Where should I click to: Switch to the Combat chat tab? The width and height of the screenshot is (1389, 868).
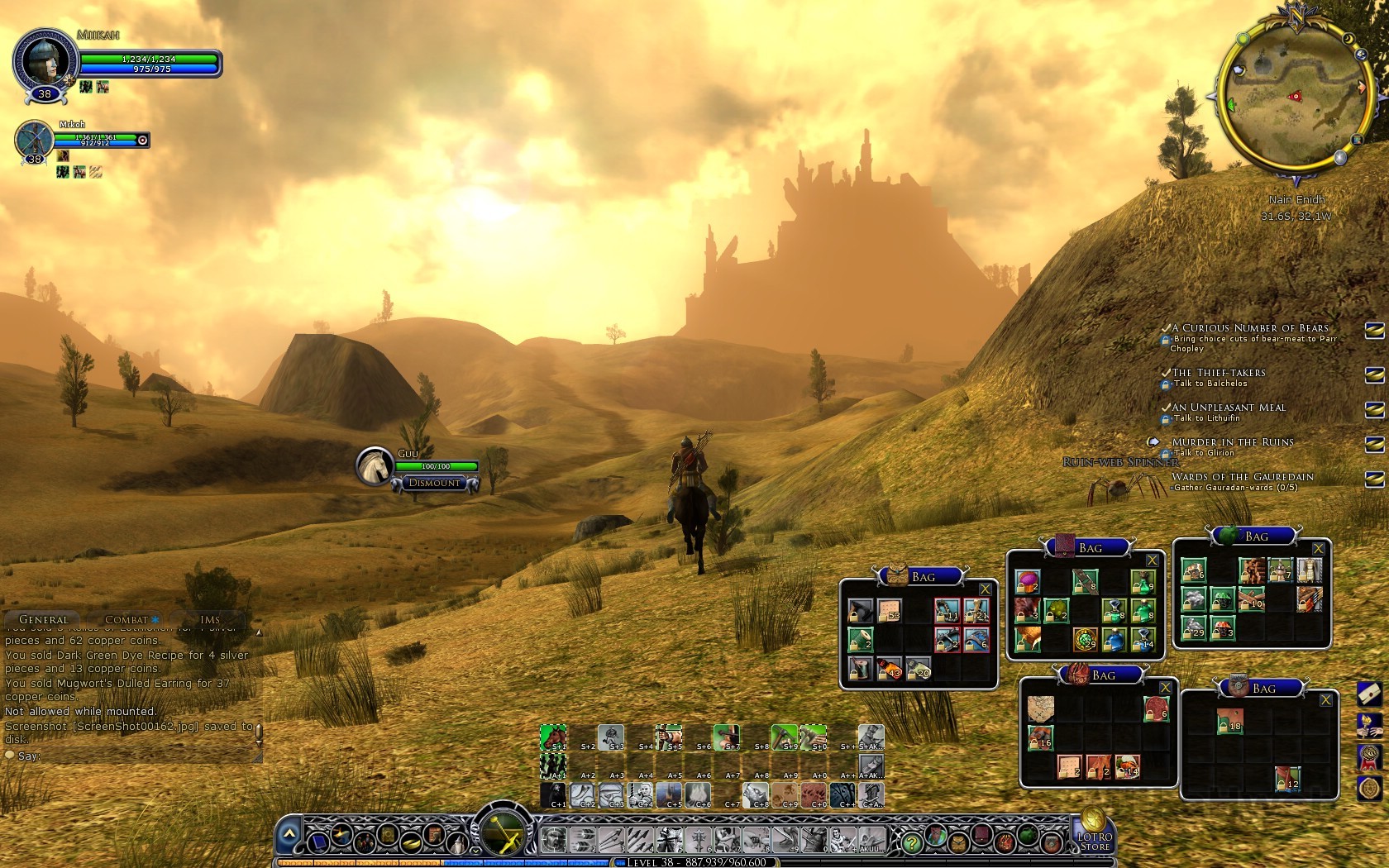tap(126, 619)
